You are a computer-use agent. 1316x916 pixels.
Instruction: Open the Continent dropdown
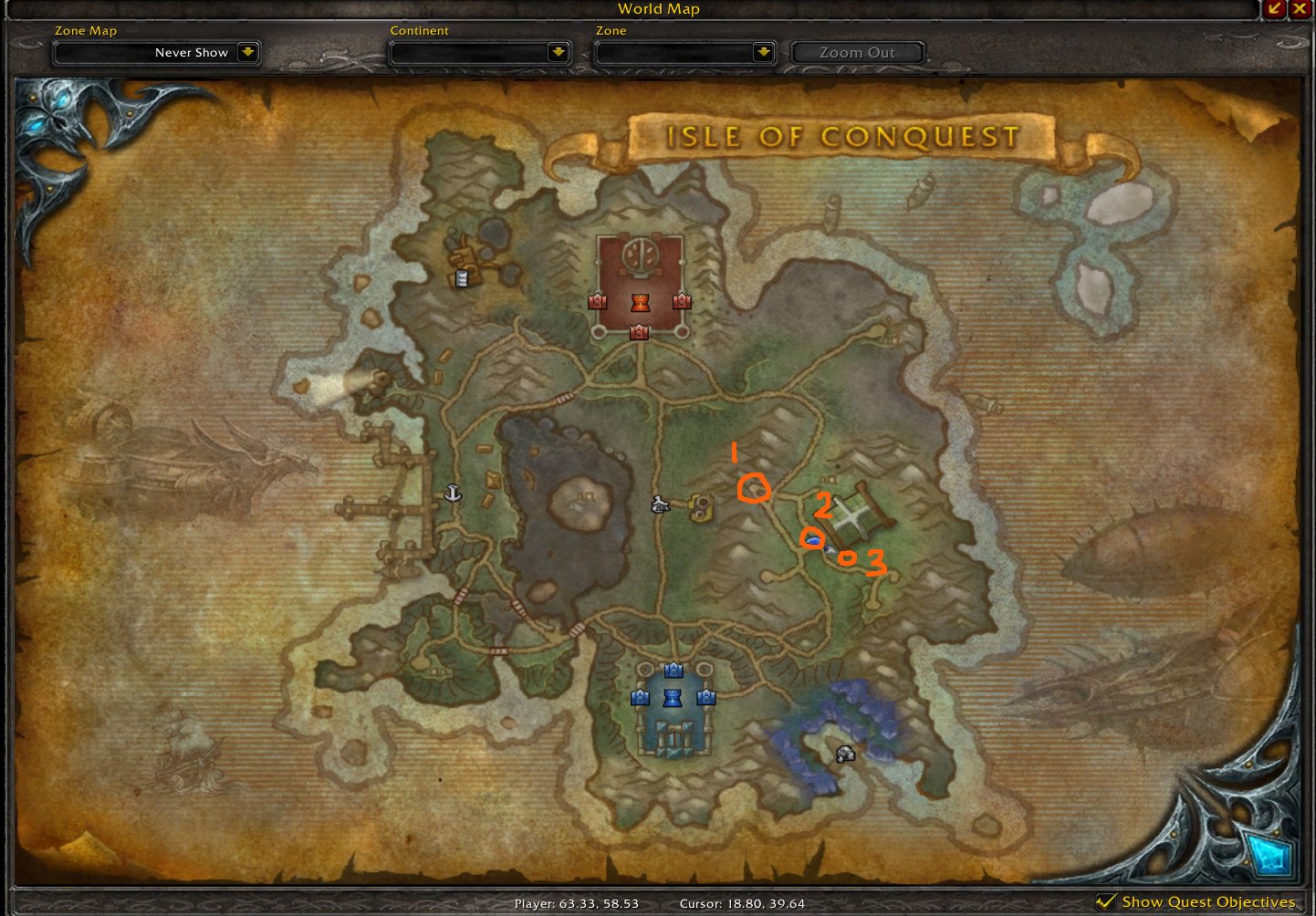point(559,53)
